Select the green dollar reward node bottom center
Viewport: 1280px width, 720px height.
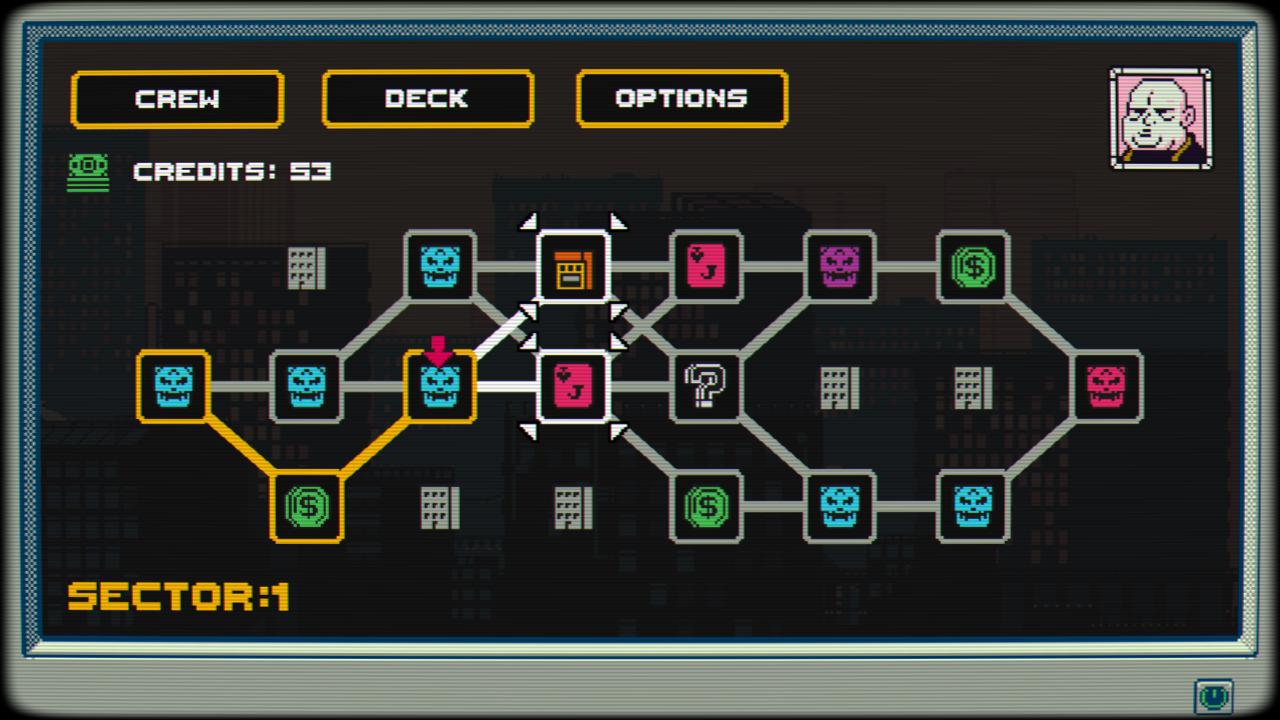(x=707, y=508)
